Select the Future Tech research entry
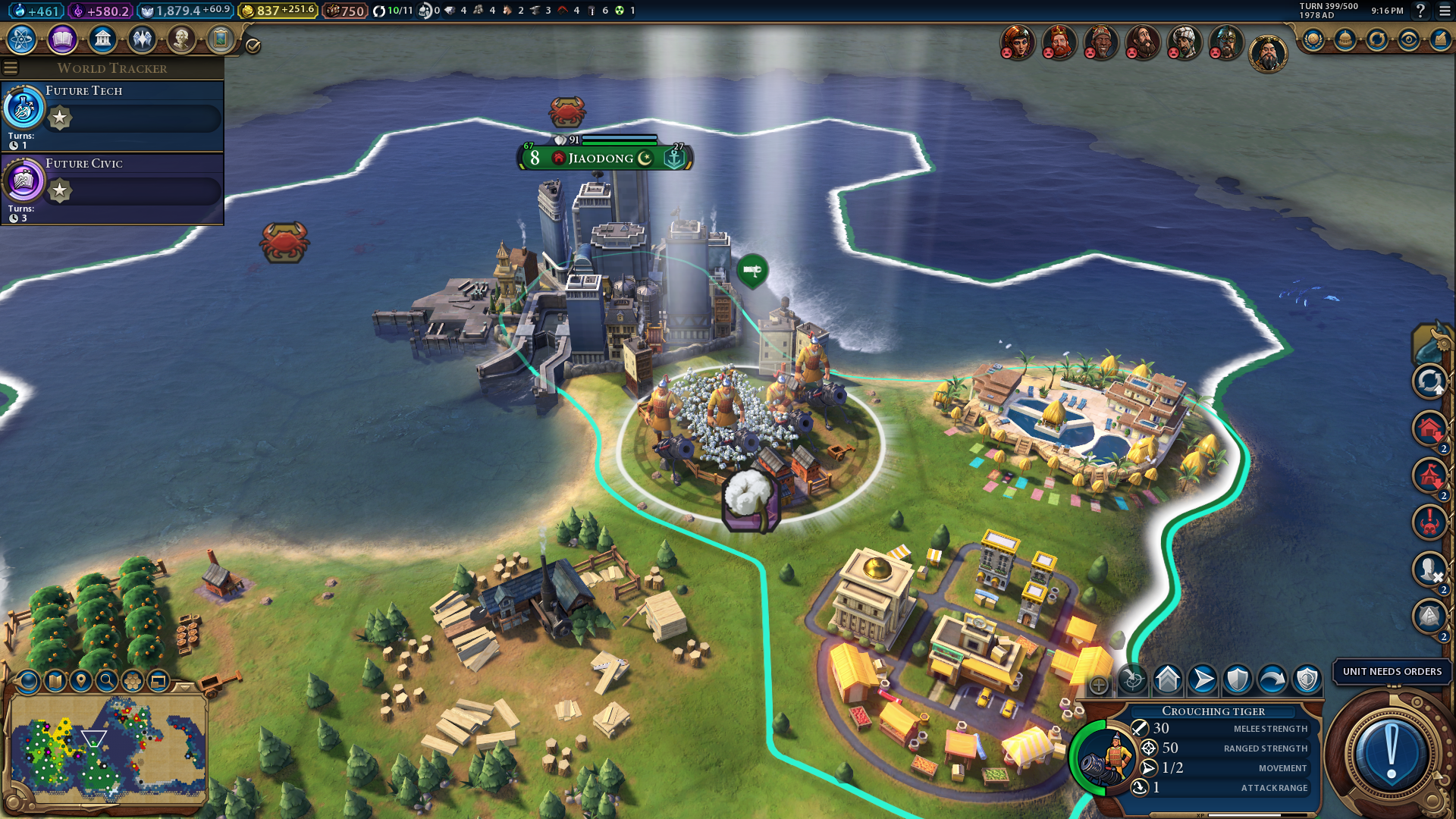This screenshot has width=1456, height=819. [112, 115]
